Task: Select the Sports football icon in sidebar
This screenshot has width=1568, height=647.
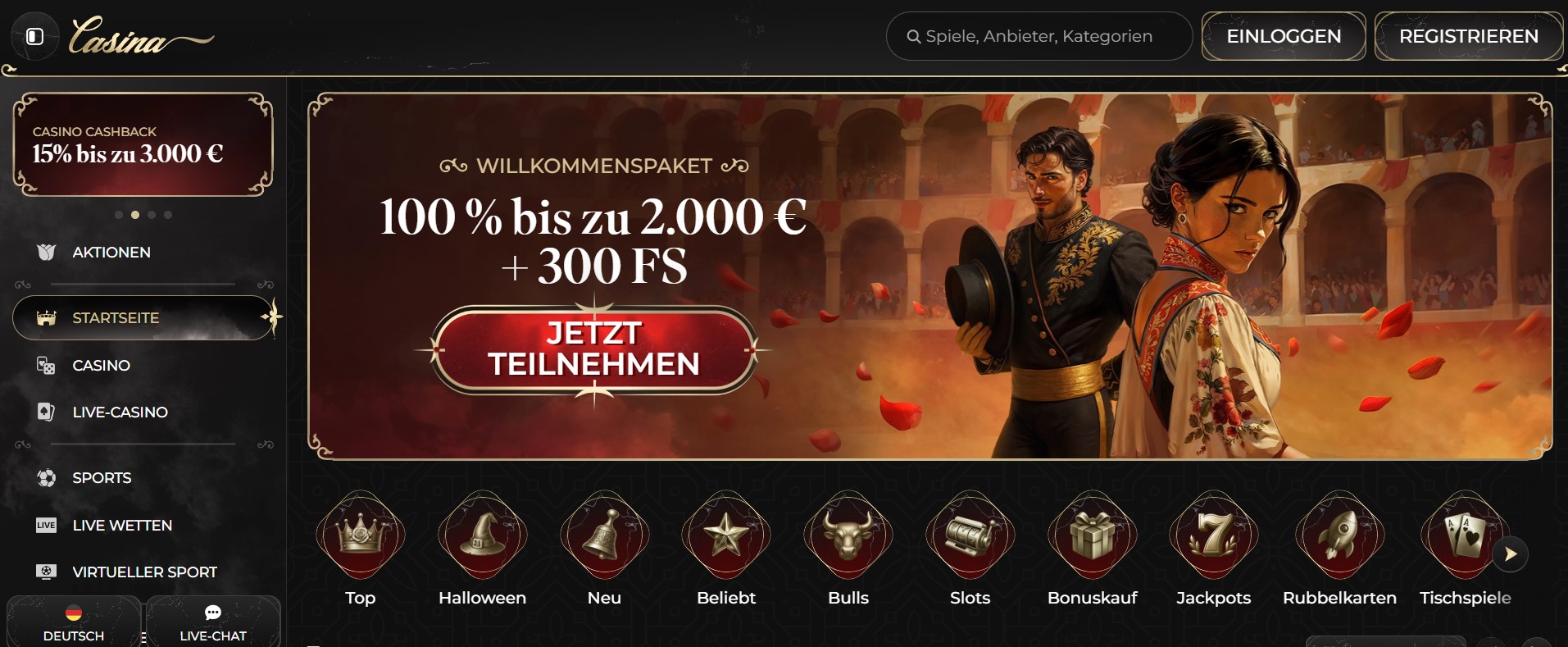Action: [x=48, y=477]
